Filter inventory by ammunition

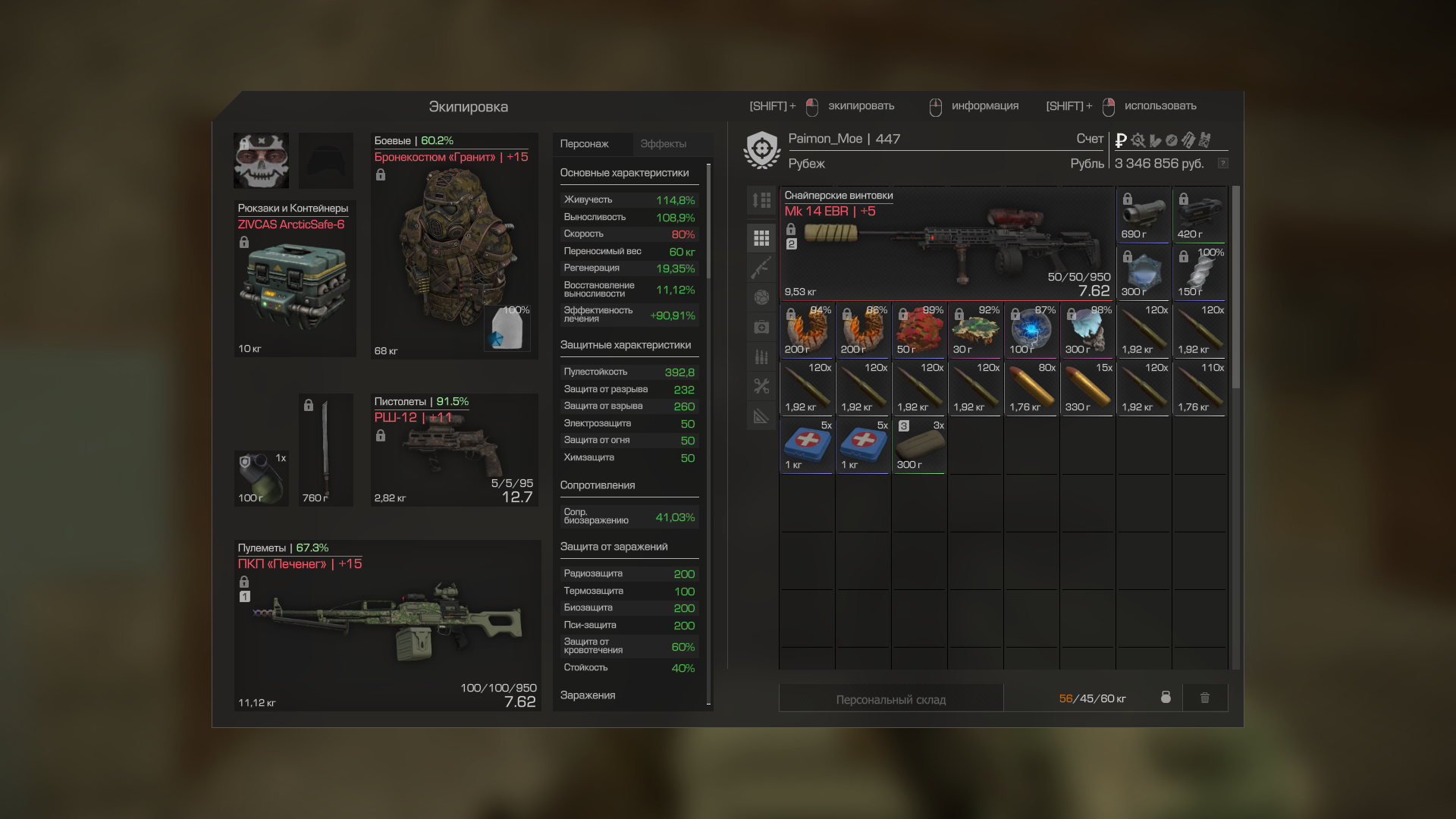[x=761, y=356]
